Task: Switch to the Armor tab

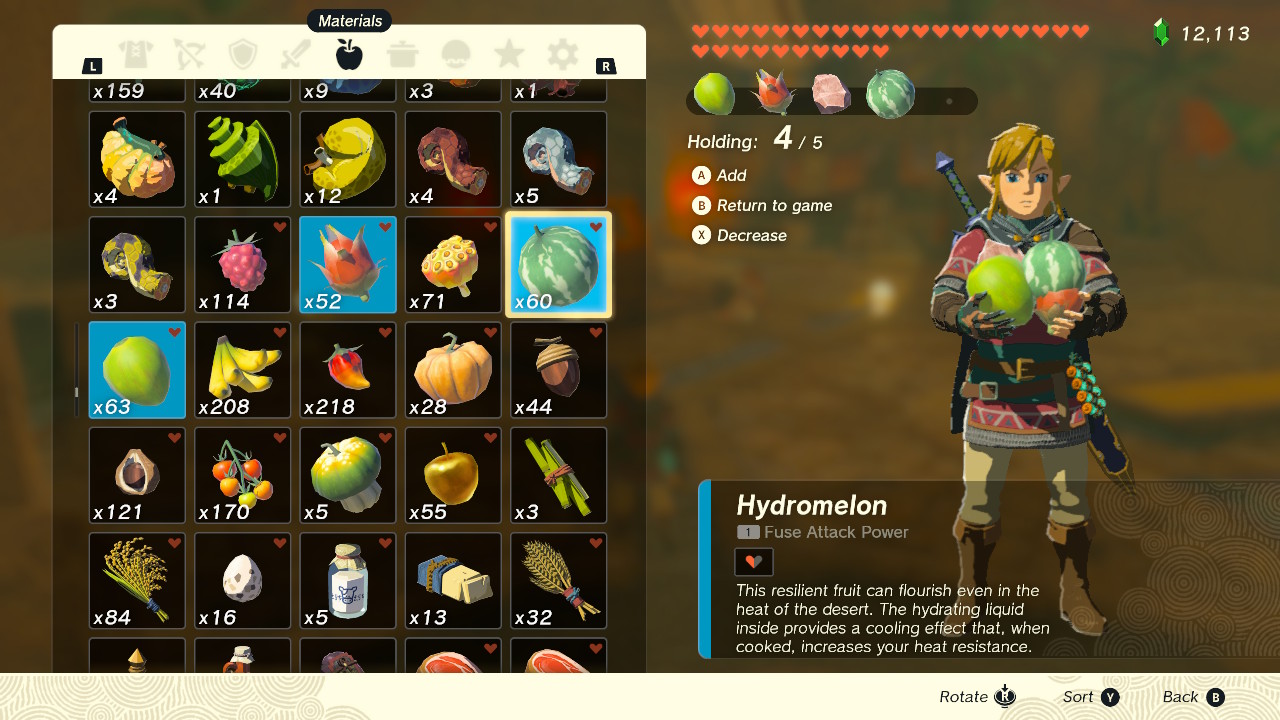Action: pyautogui.click(x=135, y=54)
